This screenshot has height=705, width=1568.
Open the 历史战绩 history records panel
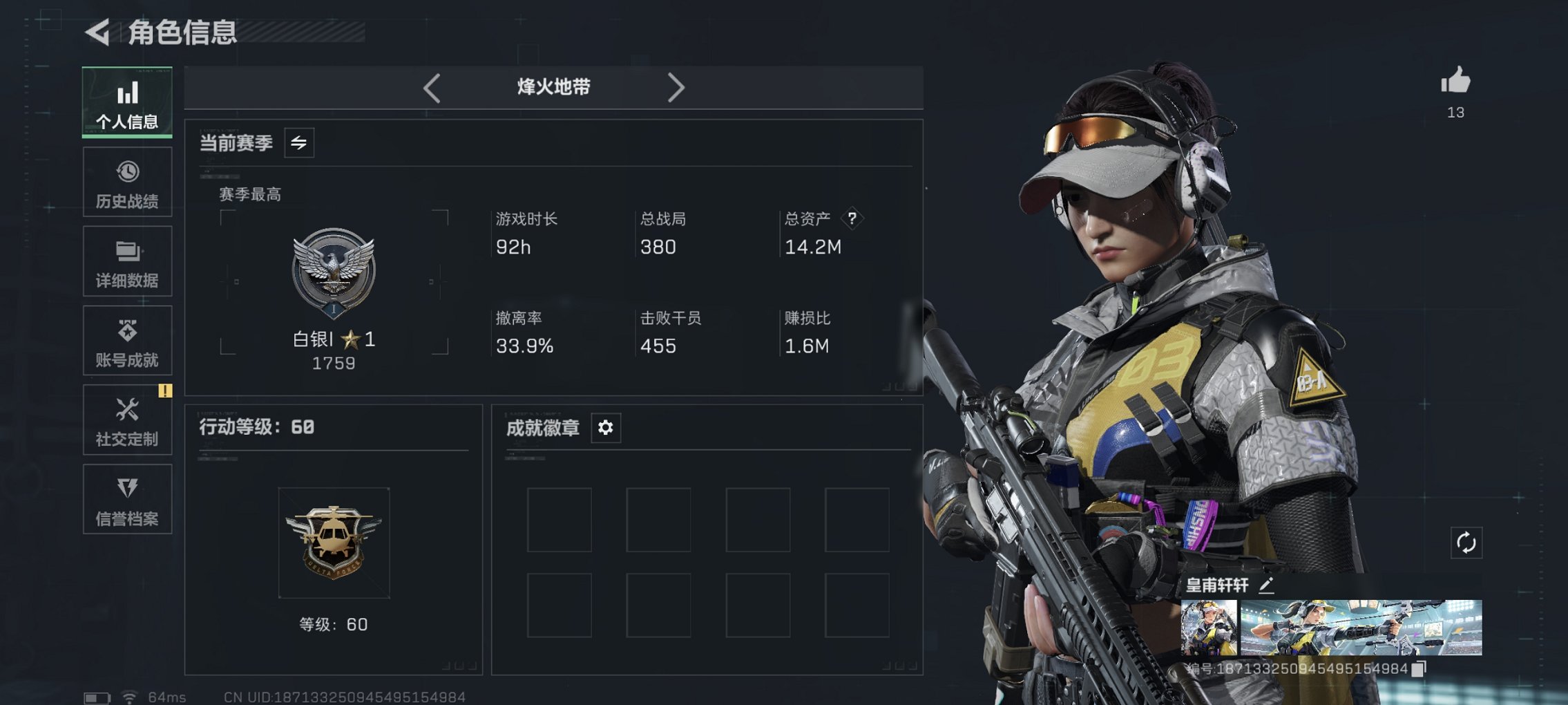[x=127, y=182]
